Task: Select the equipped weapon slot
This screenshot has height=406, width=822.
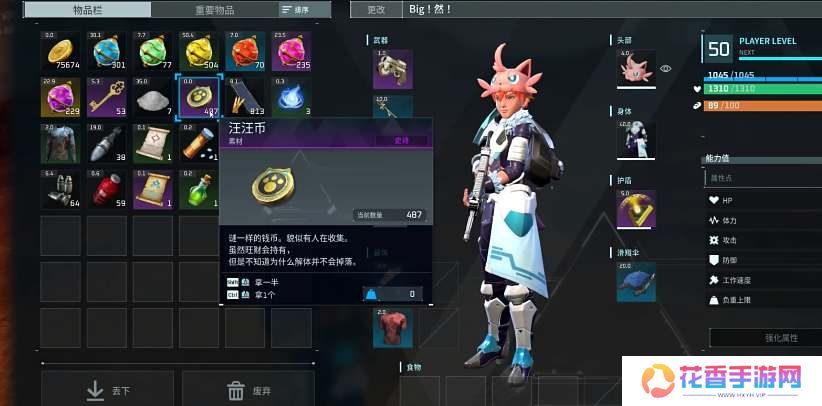Action: coord(393,69)
